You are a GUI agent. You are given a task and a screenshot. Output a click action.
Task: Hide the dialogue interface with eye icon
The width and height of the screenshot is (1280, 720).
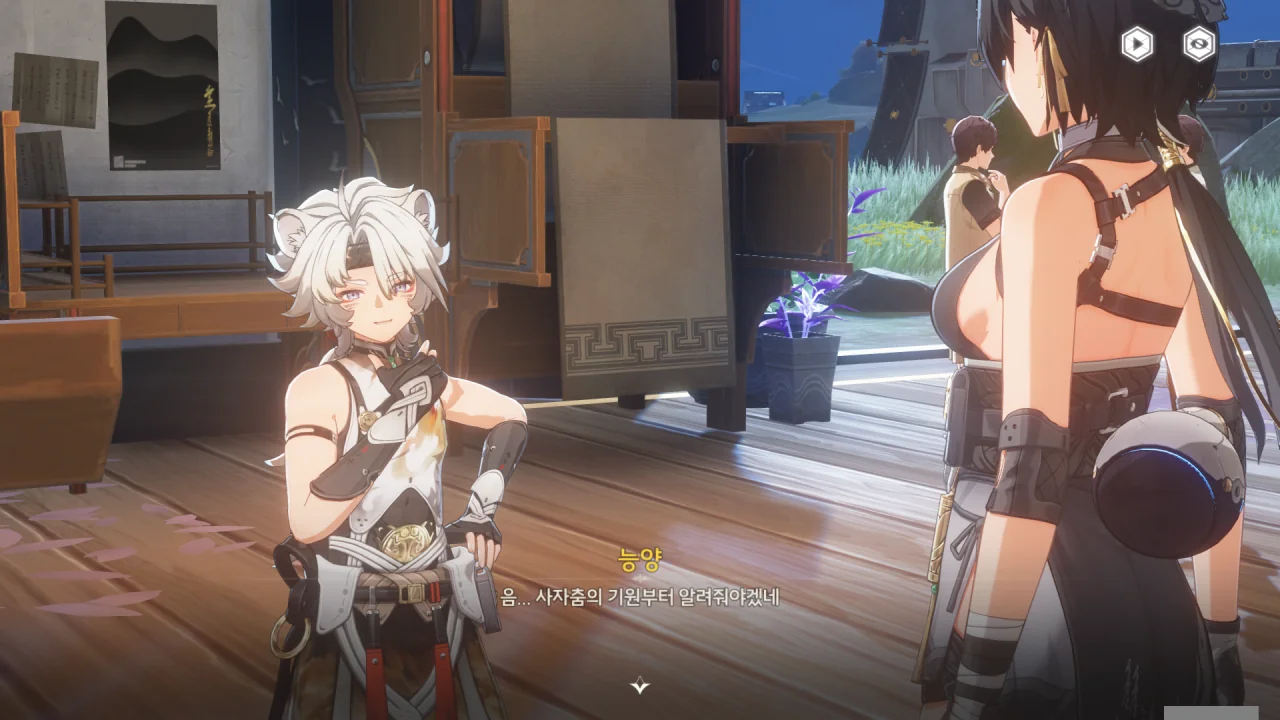[x=1199, y=44]
